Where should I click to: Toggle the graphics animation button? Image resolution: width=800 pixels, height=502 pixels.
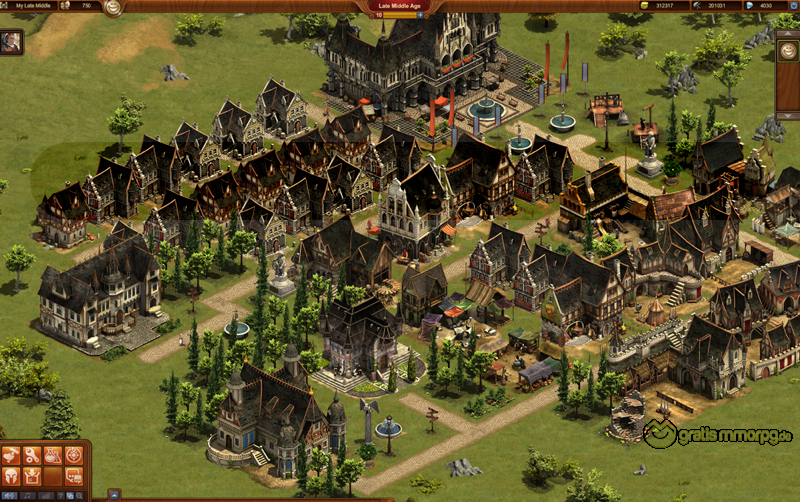pyautogui.click(x=9, y=496)
